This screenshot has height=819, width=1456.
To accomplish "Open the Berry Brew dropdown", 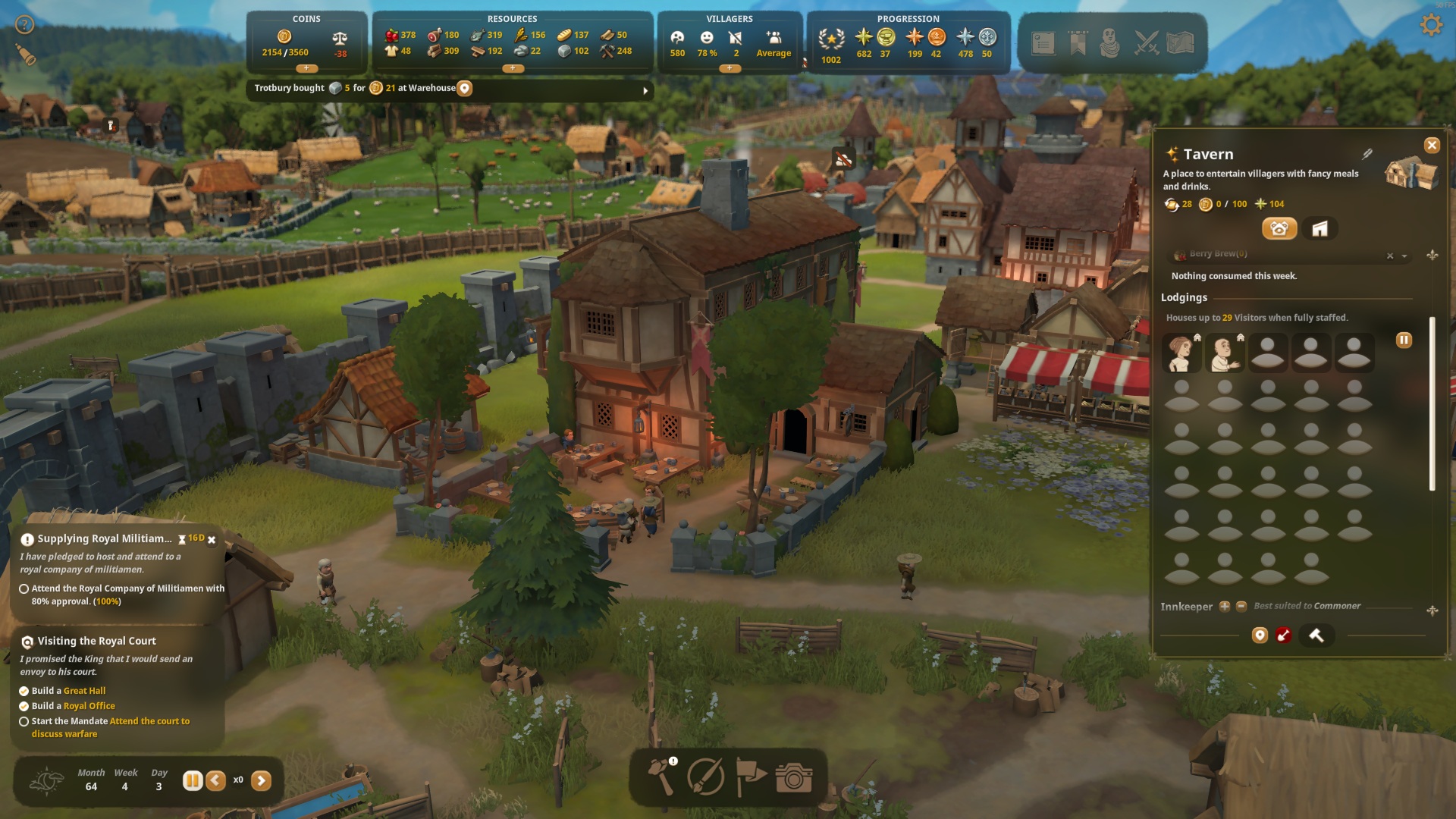I will (x=1404, y=256).
